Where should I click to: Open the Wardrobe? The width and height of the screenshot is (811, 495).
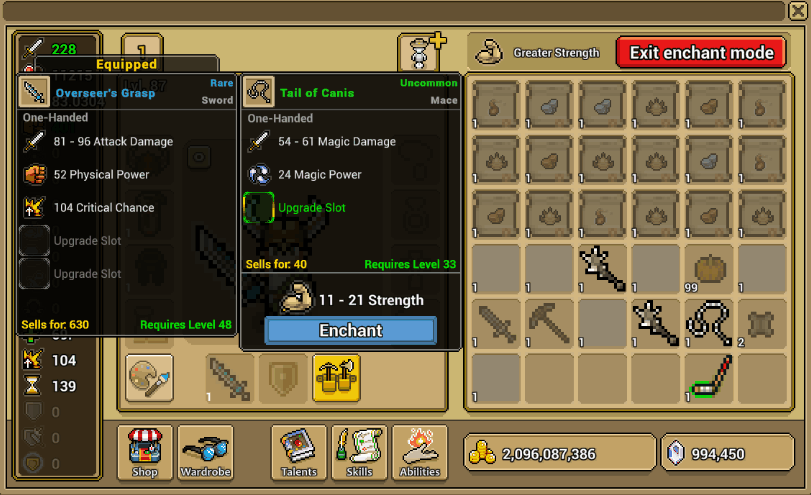[205, 452]
